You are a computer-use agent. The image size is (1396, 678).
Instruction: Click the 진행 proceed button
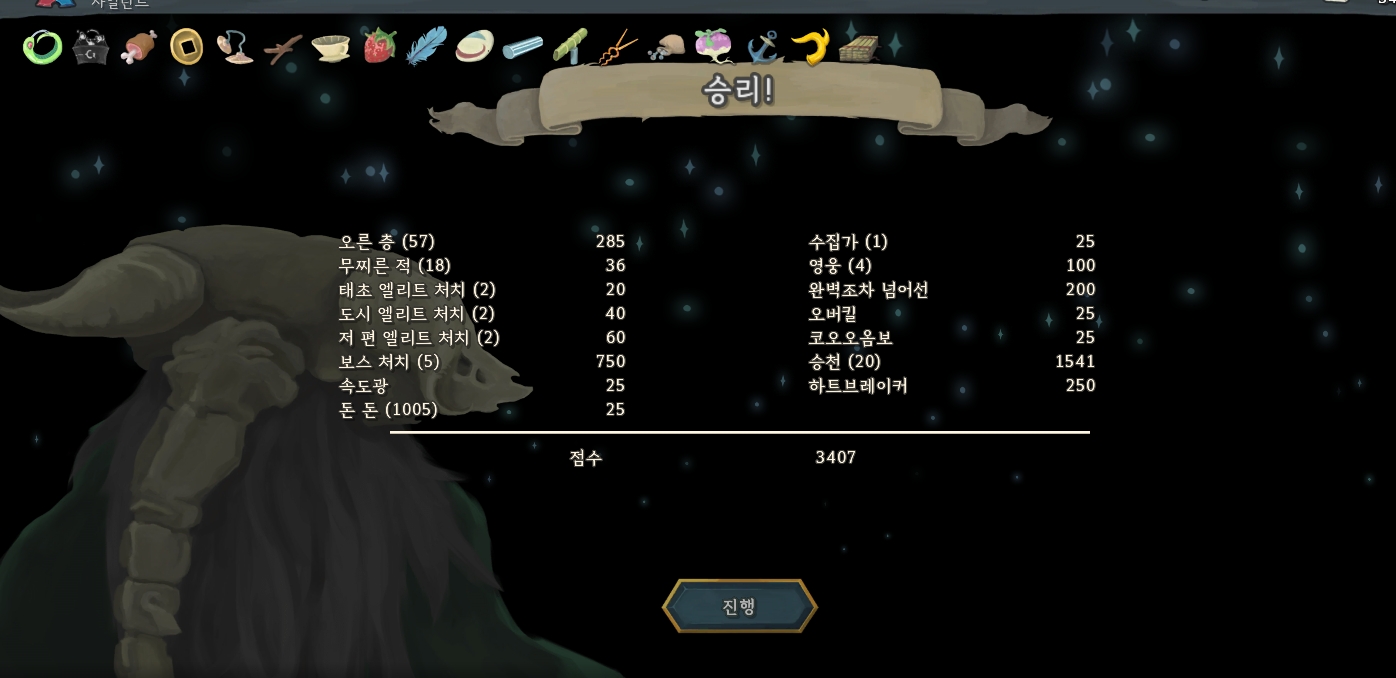point(739,606)
